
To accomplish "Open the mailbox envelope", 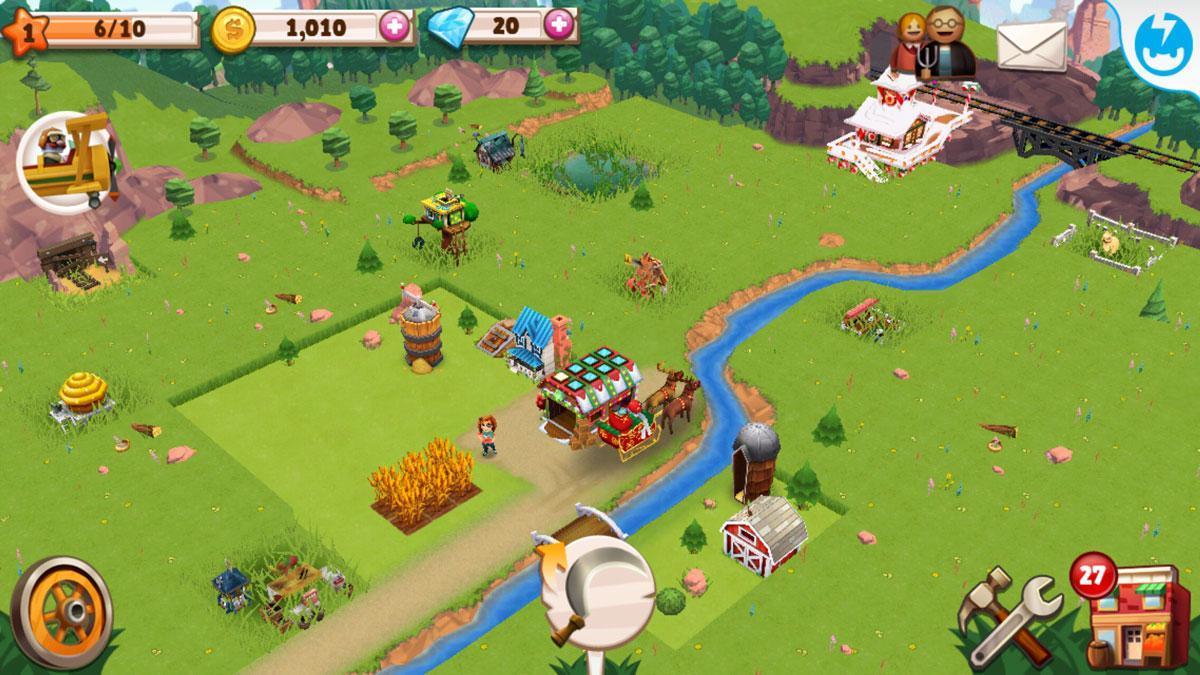I will pyautogui.click(x=1031, y=47).
